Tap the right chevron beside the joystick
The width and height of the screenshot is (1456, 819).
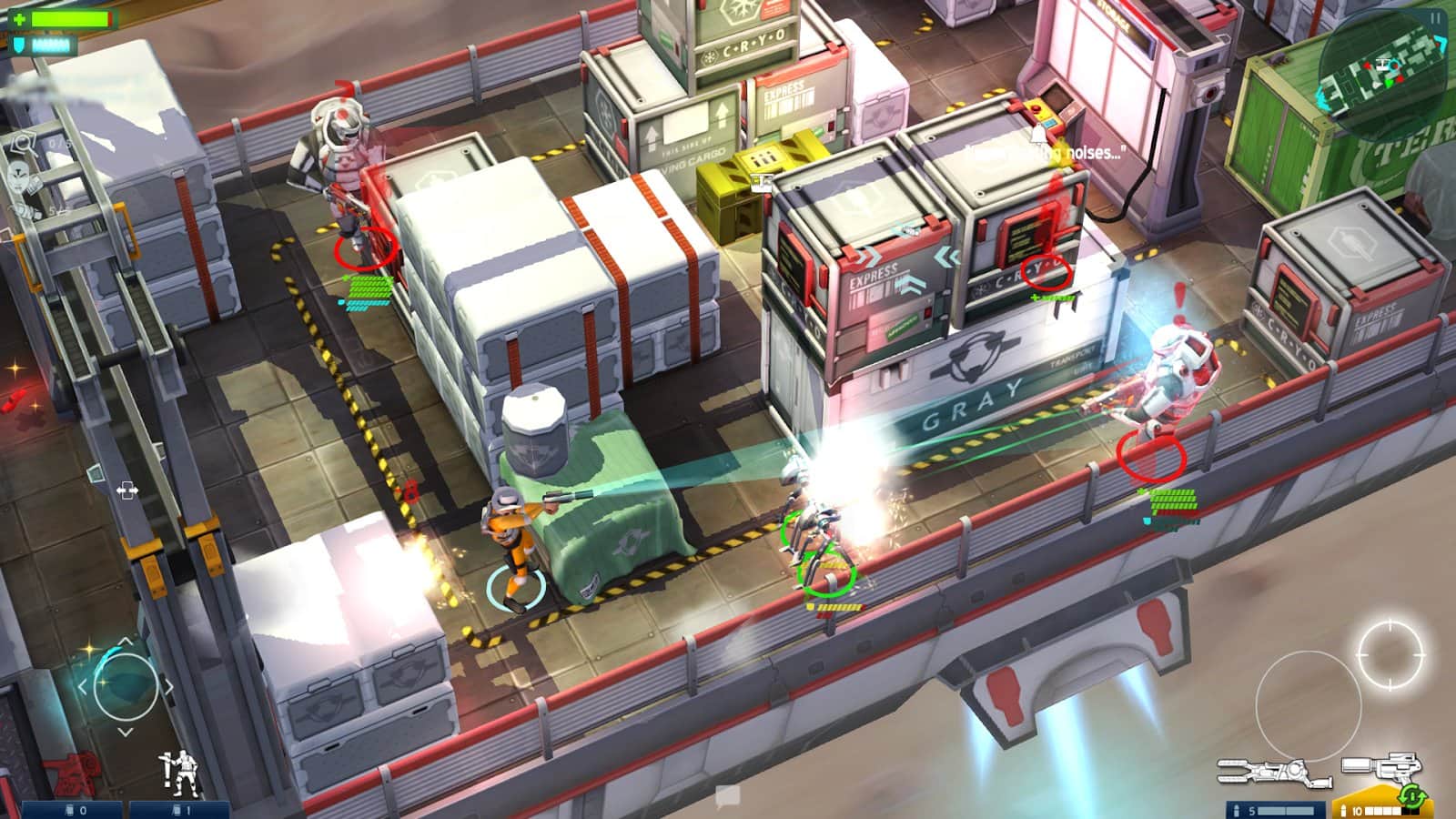169,685
